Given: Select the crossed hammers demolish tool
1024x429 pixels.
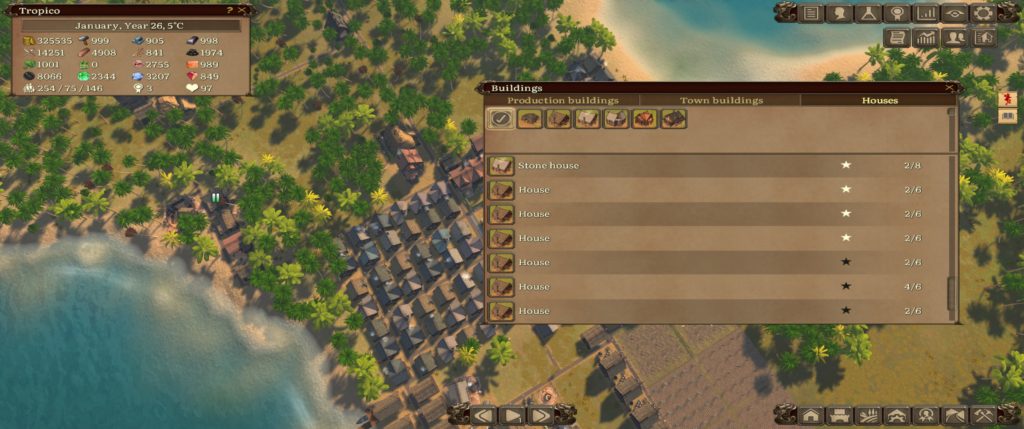Looking at the screenshot, I should [984, 415].
